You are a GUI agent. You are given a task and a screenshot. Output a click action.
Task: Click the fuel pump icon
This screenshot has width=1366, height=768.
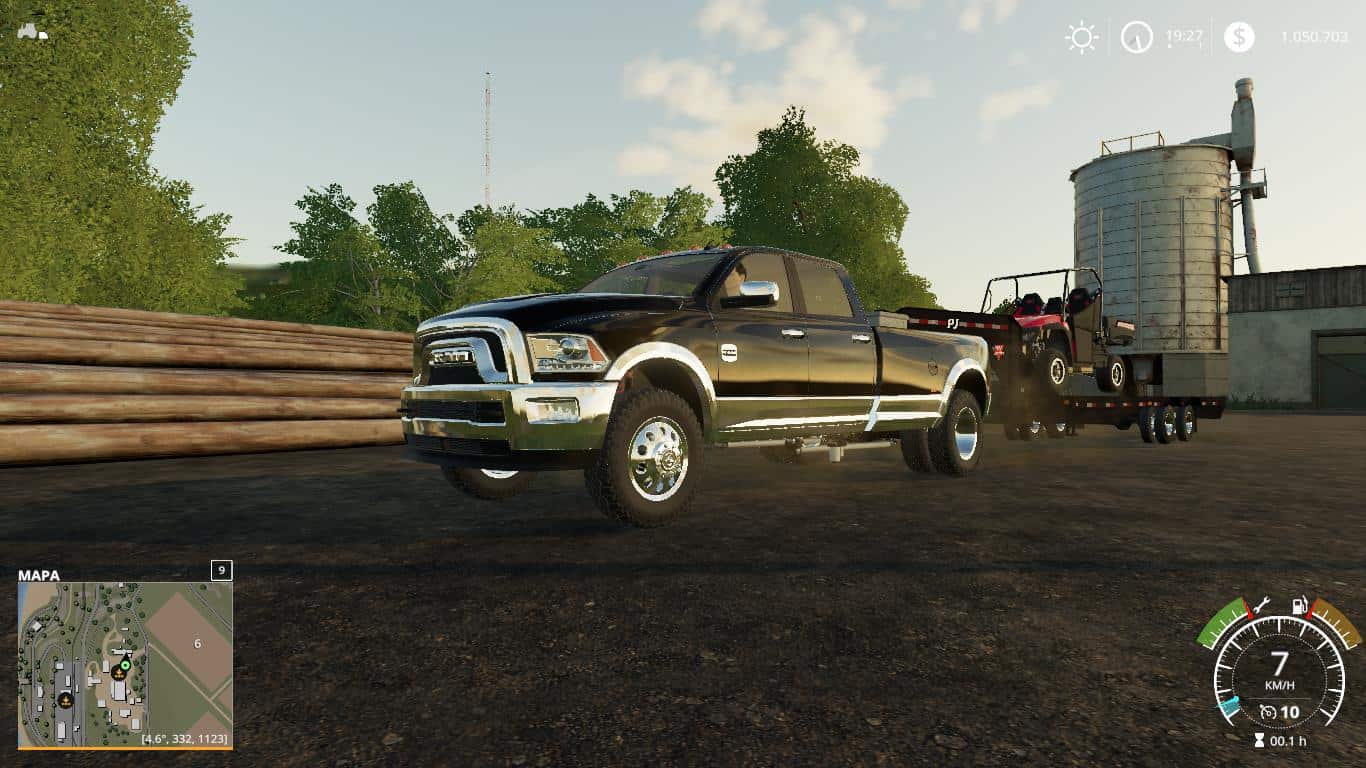[1300, 605]
